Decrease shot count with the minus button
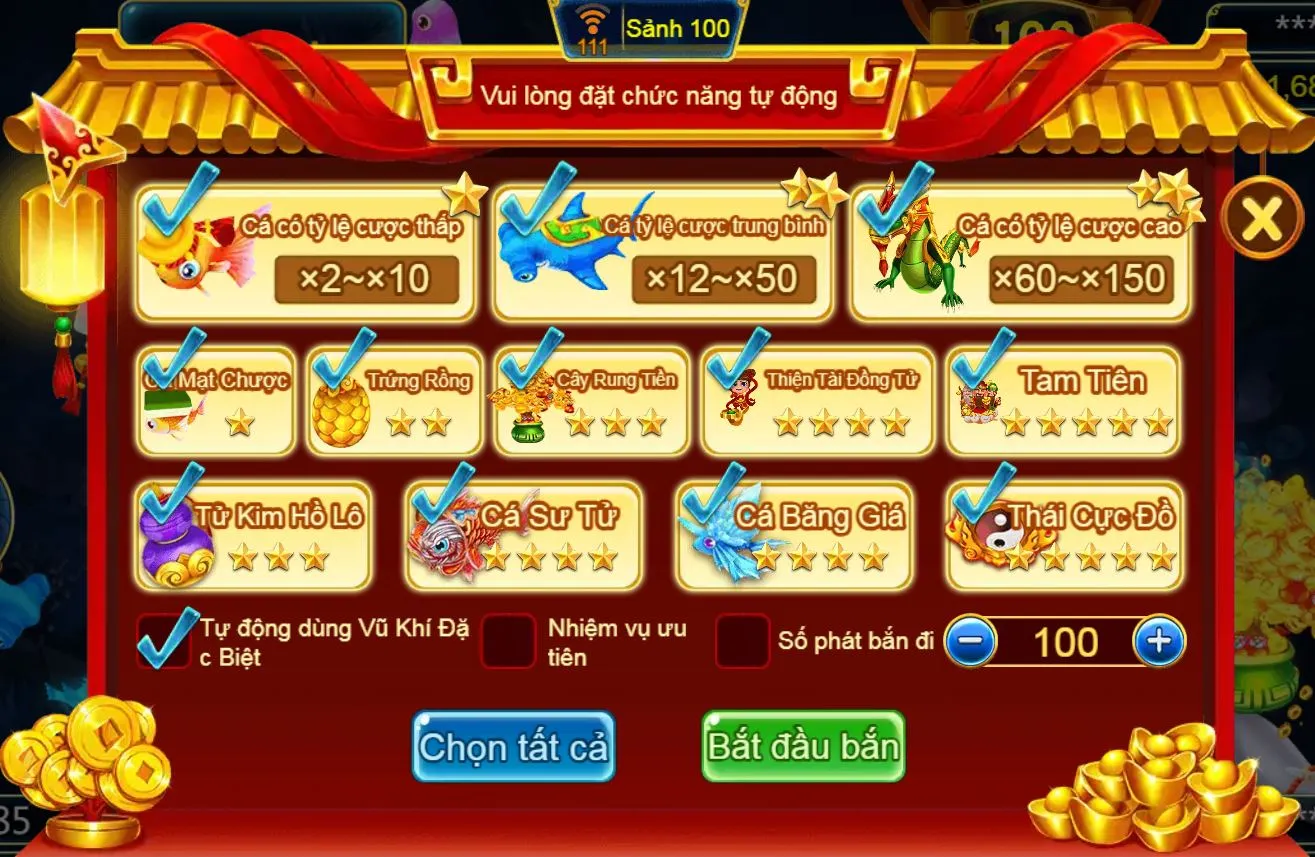 tap(970, 642)
